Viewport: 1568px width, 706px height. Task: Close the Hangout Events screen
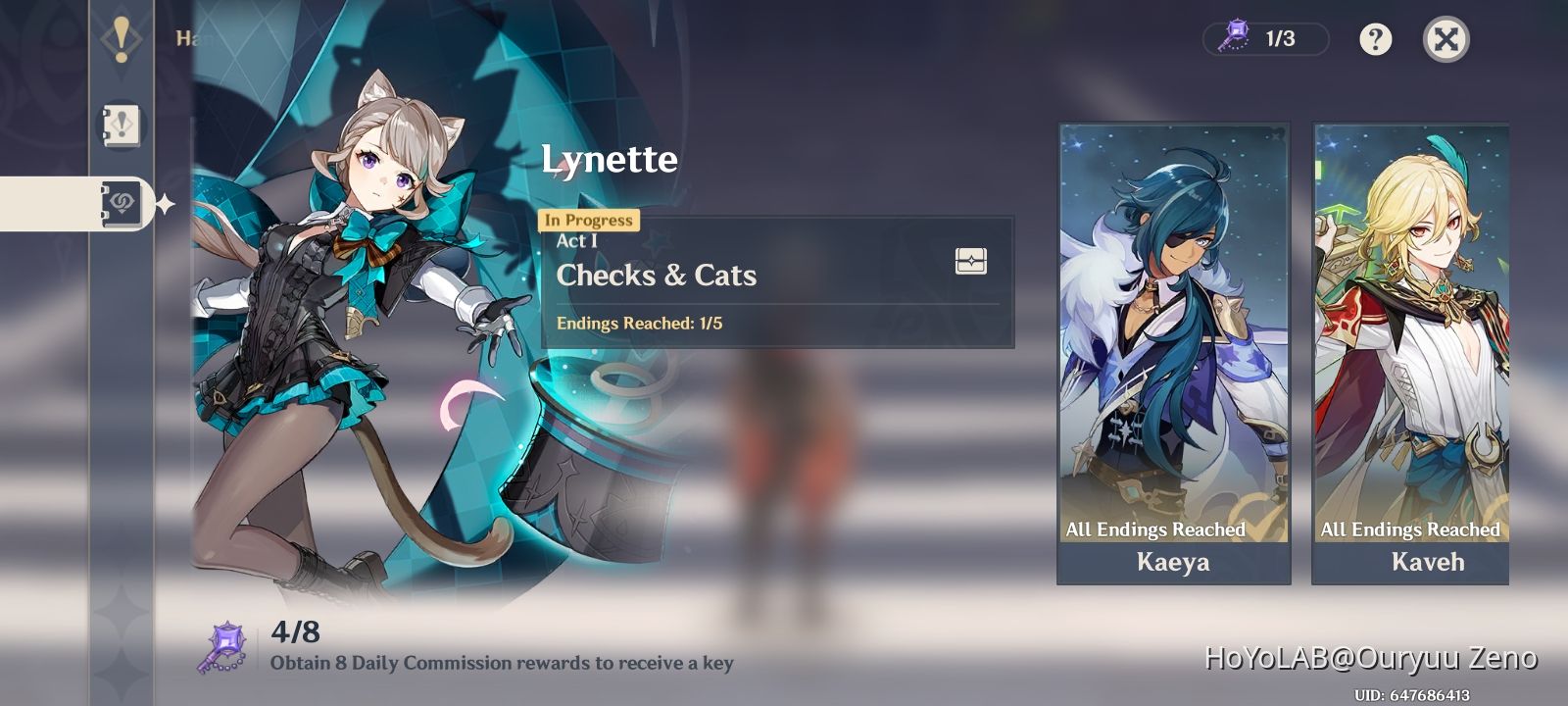1447,40
